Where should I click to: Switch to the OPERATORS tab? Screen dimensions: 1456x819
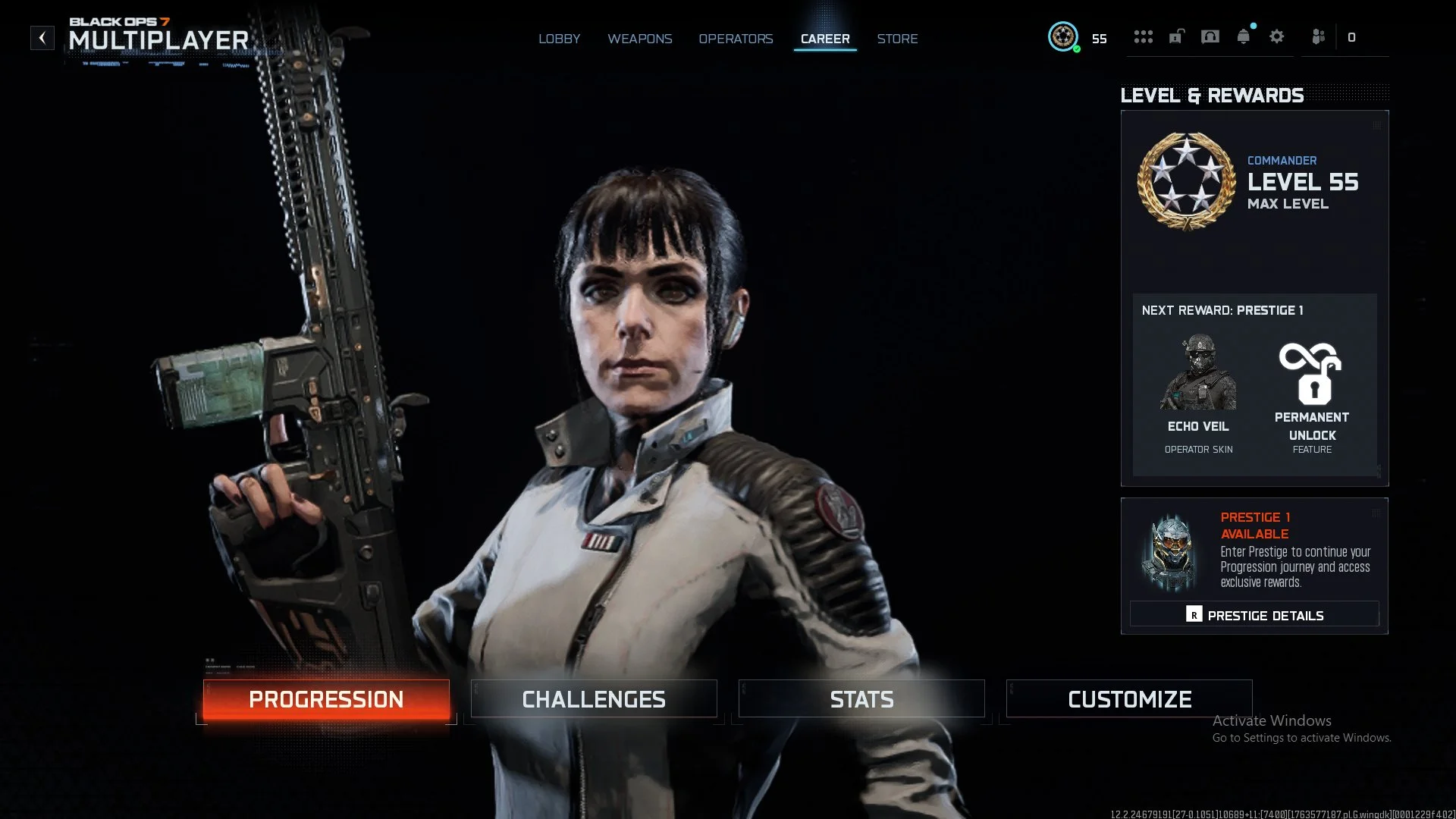click(x=736, y=39)
